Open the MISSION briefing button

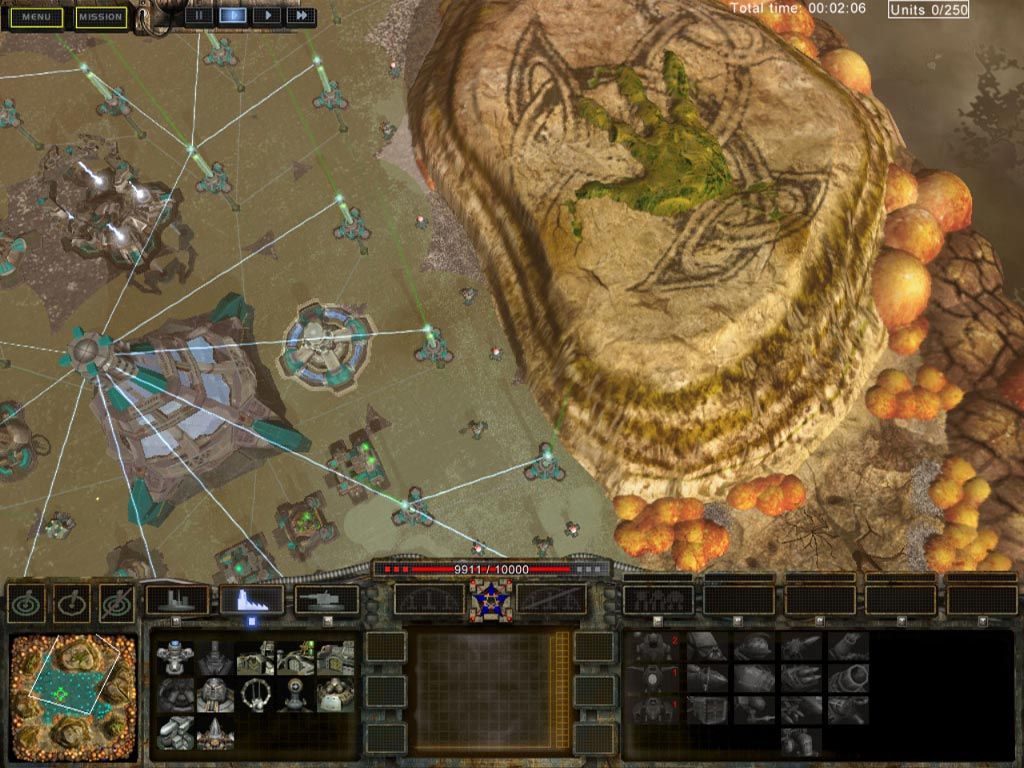click(x=101, y=17)
